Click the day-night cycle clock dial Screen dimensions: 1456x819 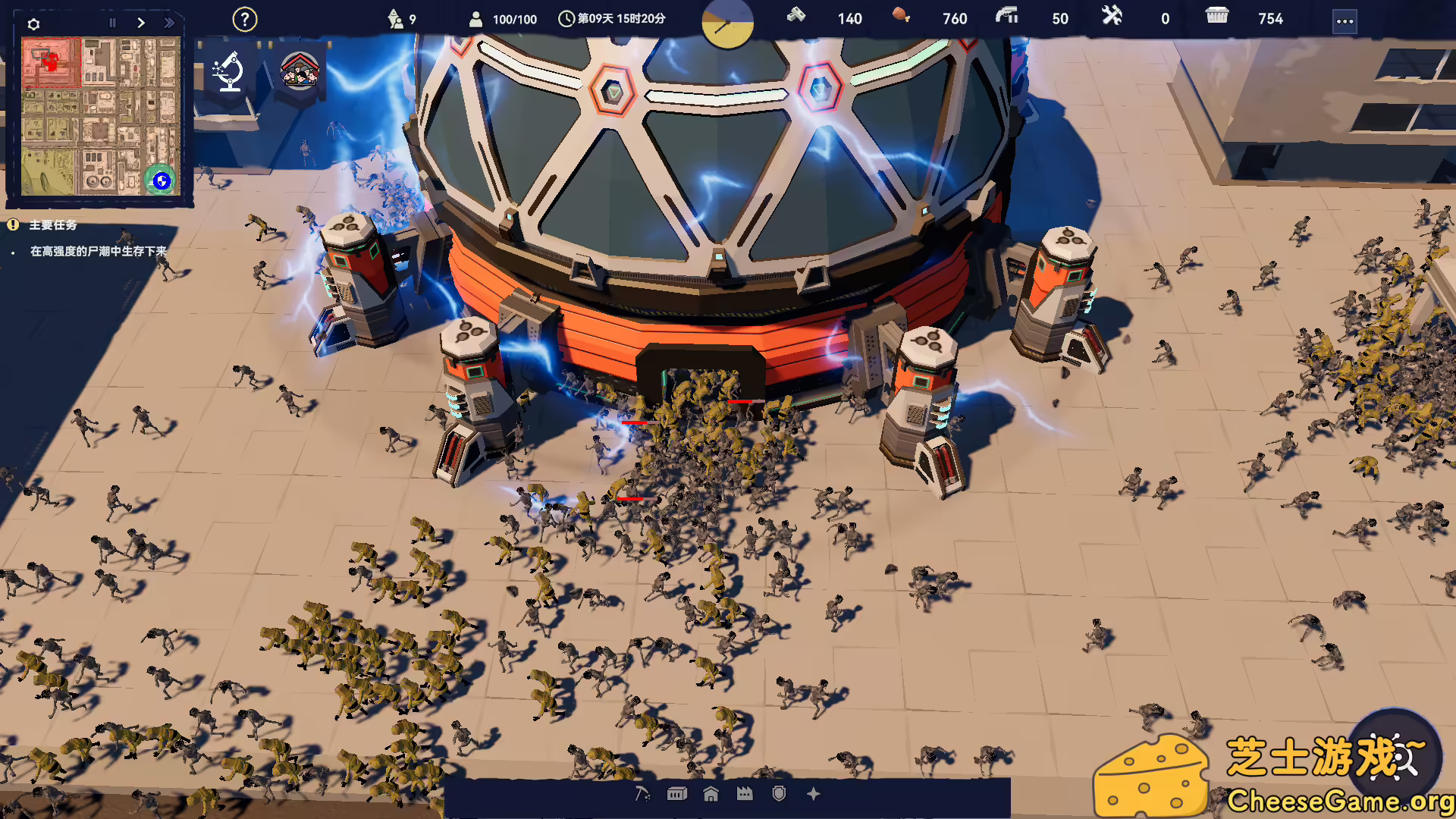coord(727,24)
